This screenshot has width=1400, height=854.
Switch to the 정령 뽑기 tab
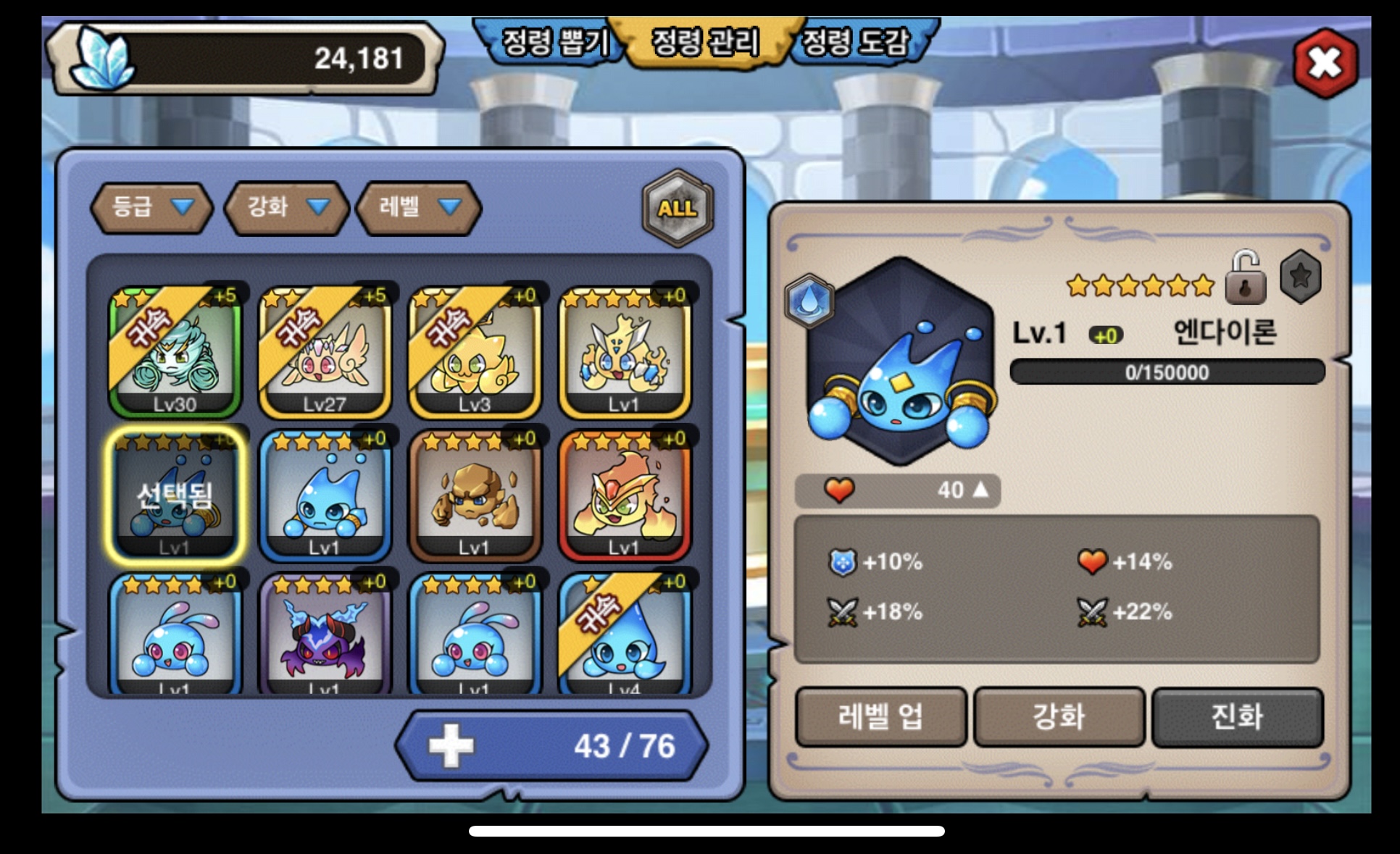(552, 42)
